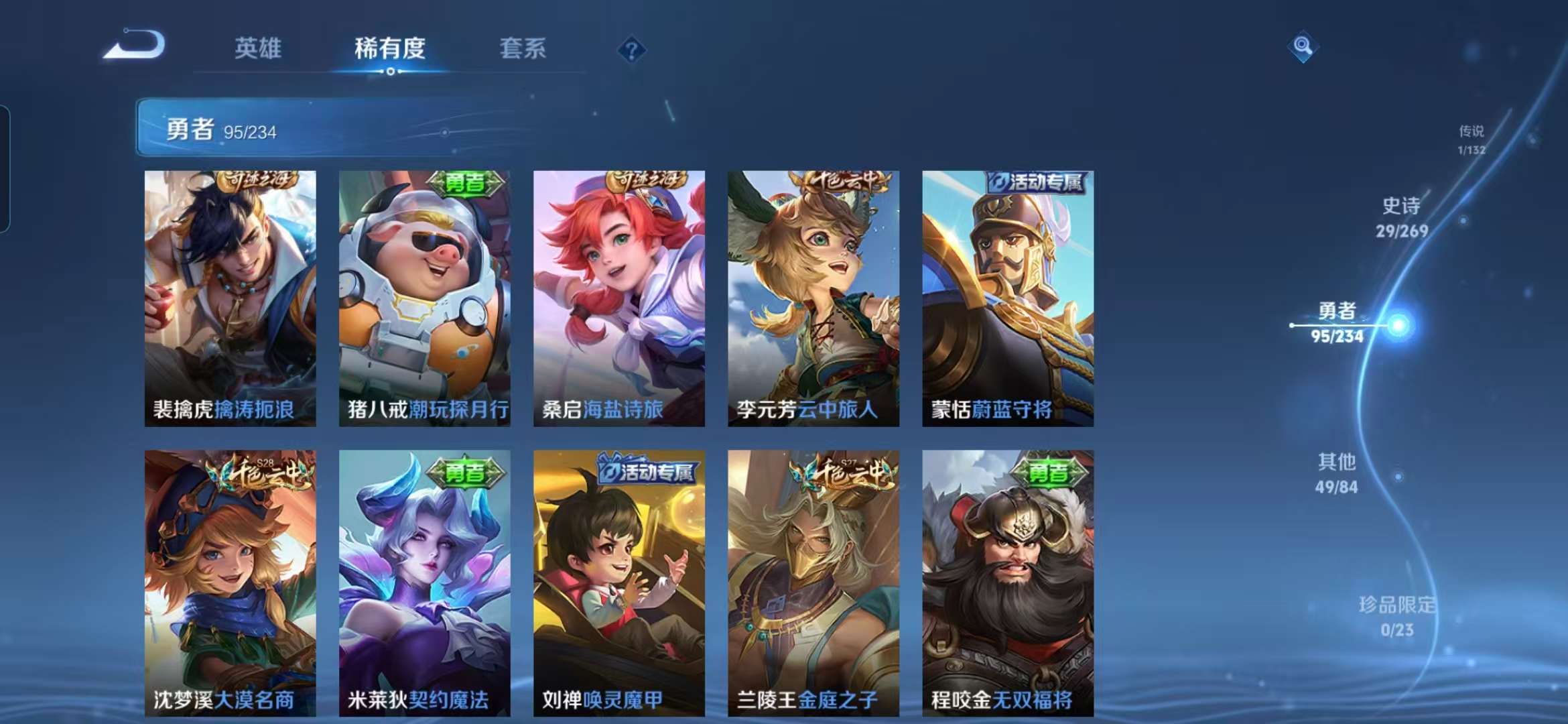Select the 程咬金 无双福将 skin card
Screen dimensions: 1568x724
click(1008, 582)
